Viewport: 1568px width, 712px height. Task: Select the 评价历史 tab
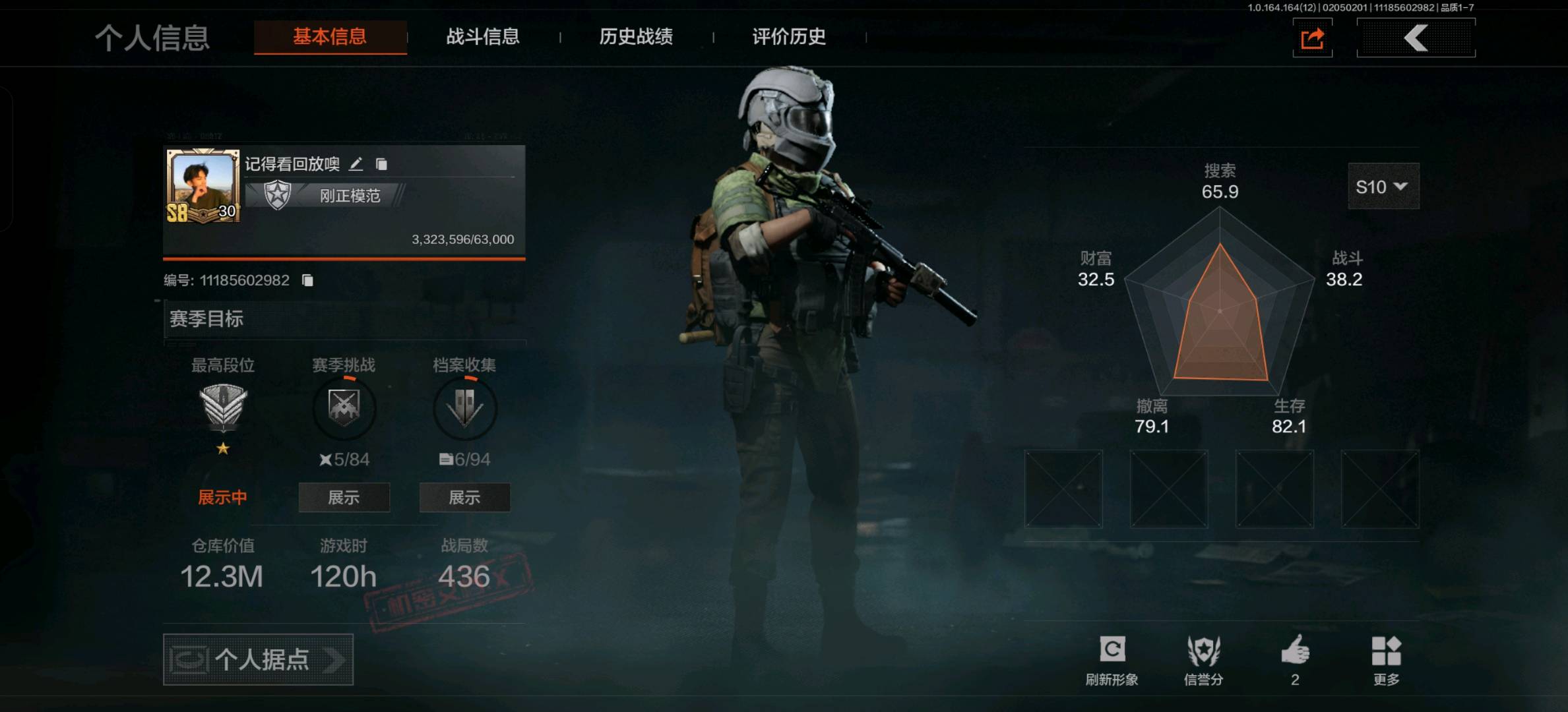point(788,37)
